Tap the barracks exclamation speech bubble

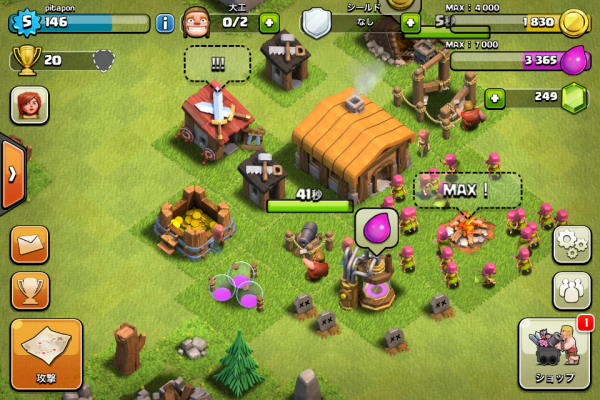pyautogui.click(x=216, y=62)
